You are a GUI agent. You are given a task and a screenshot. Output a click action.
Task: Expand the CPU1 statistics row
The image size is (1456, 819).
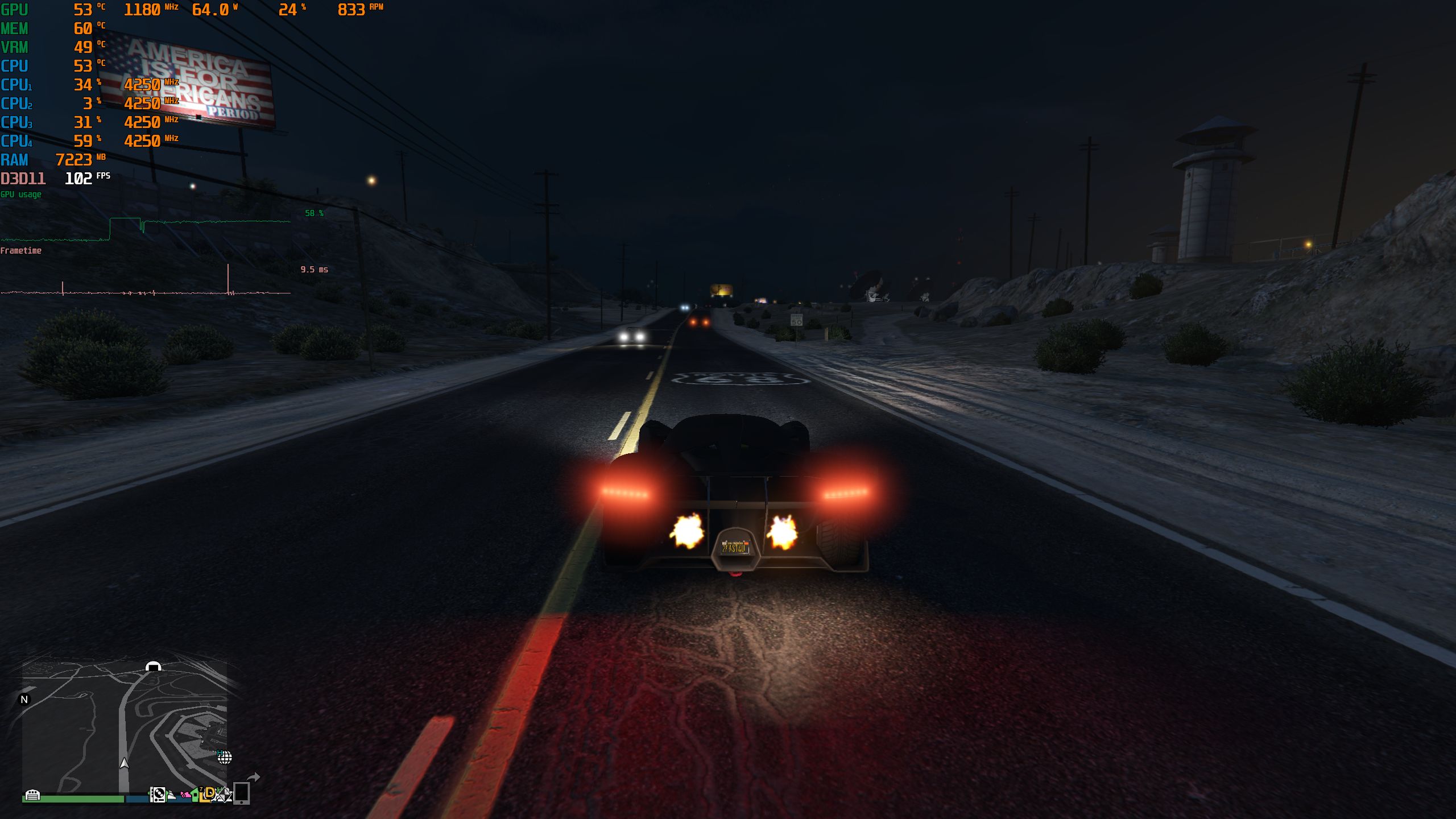pos(17,84)
